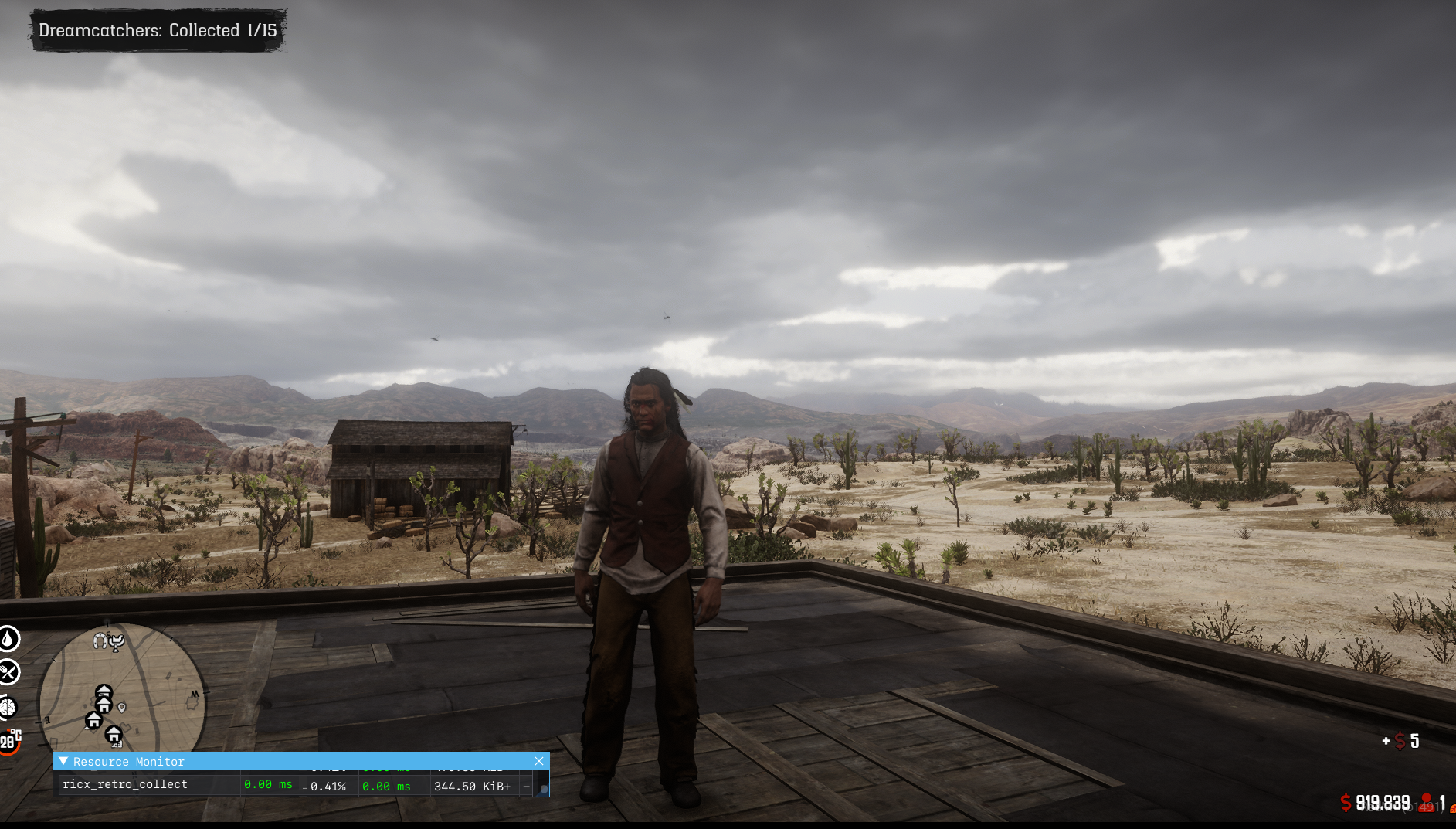Select the waypoint pin on the minimap
The image size is (1456, 829).
click(122, 707)
